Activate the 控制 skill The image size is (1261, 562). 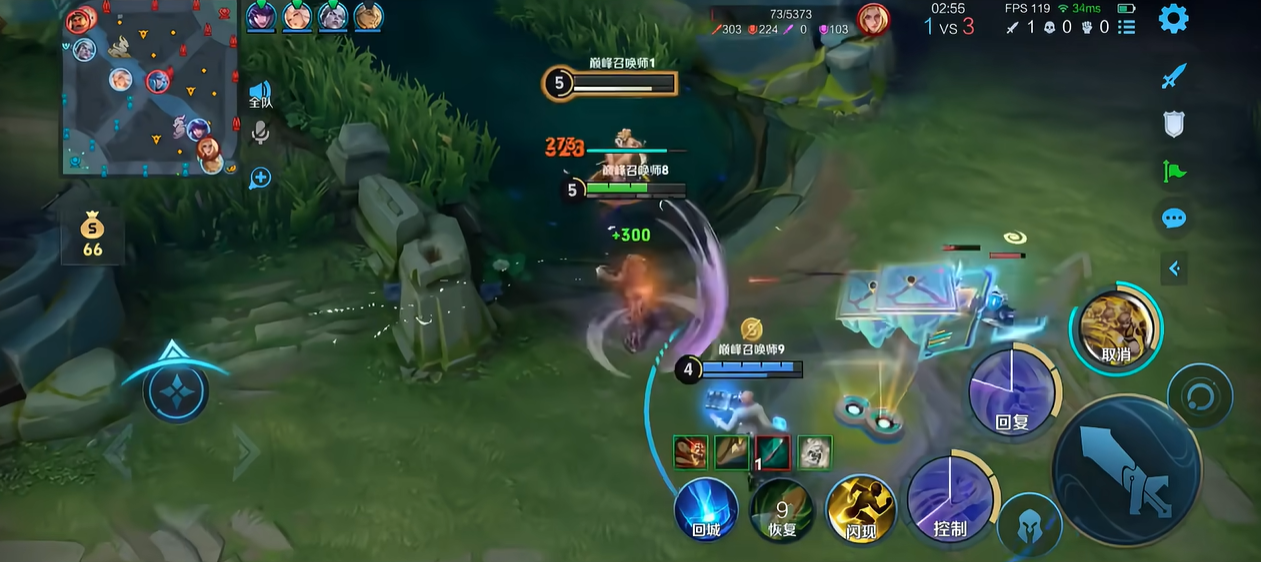click(950, 501)
